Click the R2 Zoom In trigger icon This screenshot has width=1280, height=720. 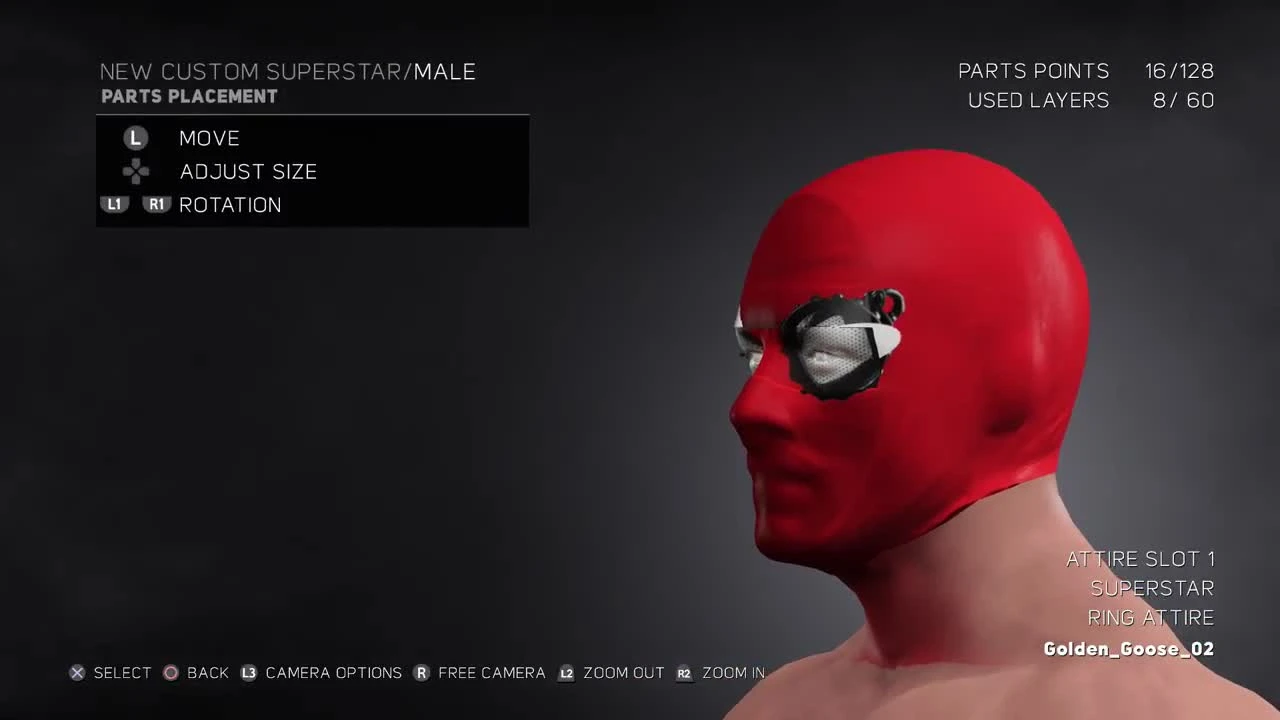pyautogui.click(x=684, y=673)
